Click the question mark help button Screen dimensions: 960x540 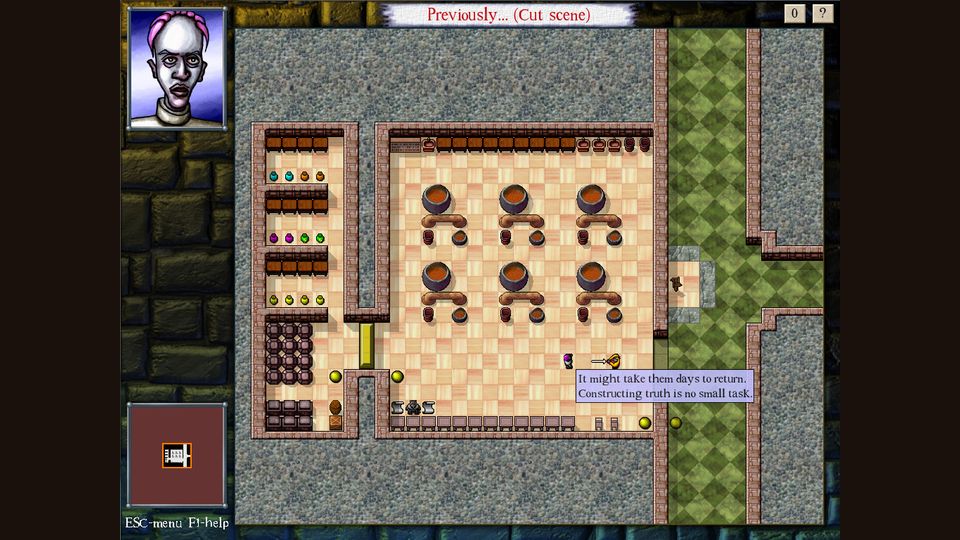(x=823, y=13)
